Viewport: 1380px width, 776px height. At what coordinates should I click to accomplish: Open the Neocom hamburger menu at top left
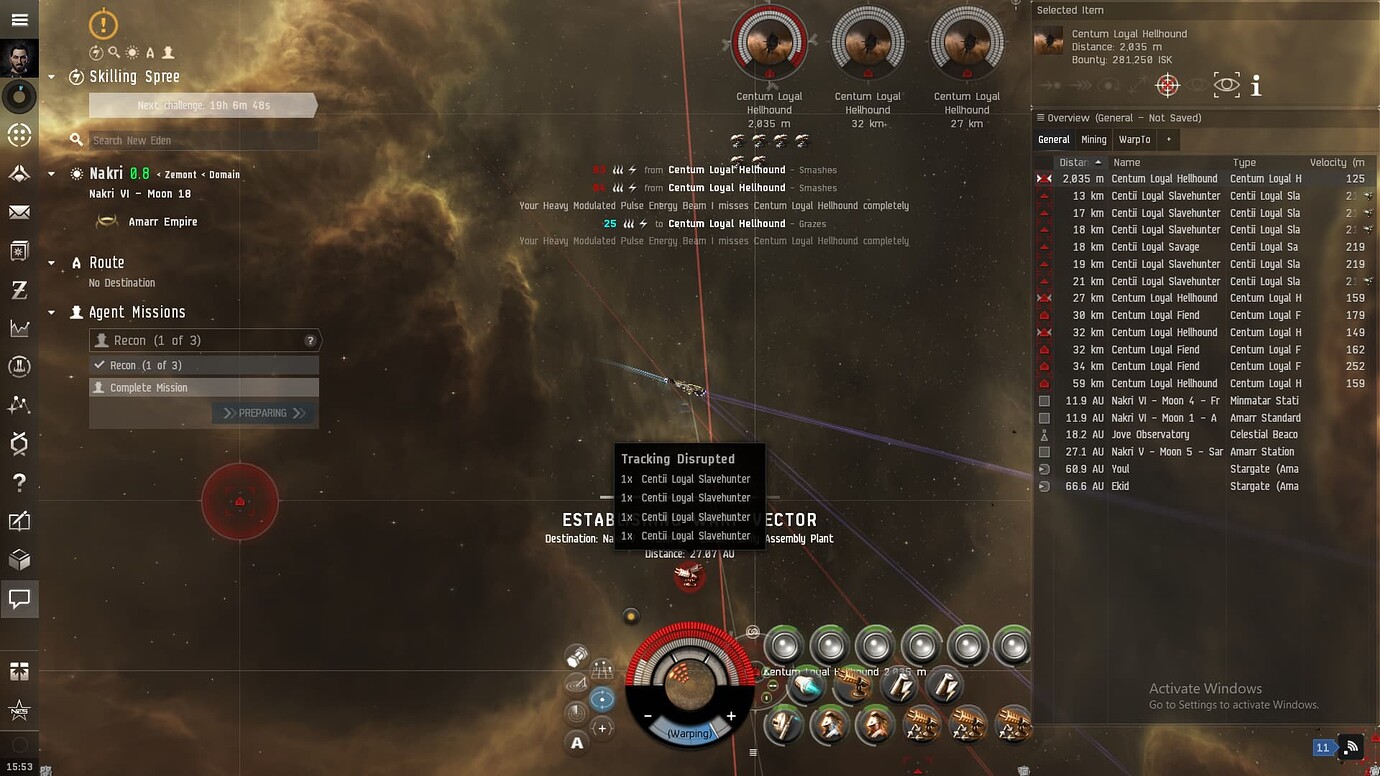(x=20, y=20)
